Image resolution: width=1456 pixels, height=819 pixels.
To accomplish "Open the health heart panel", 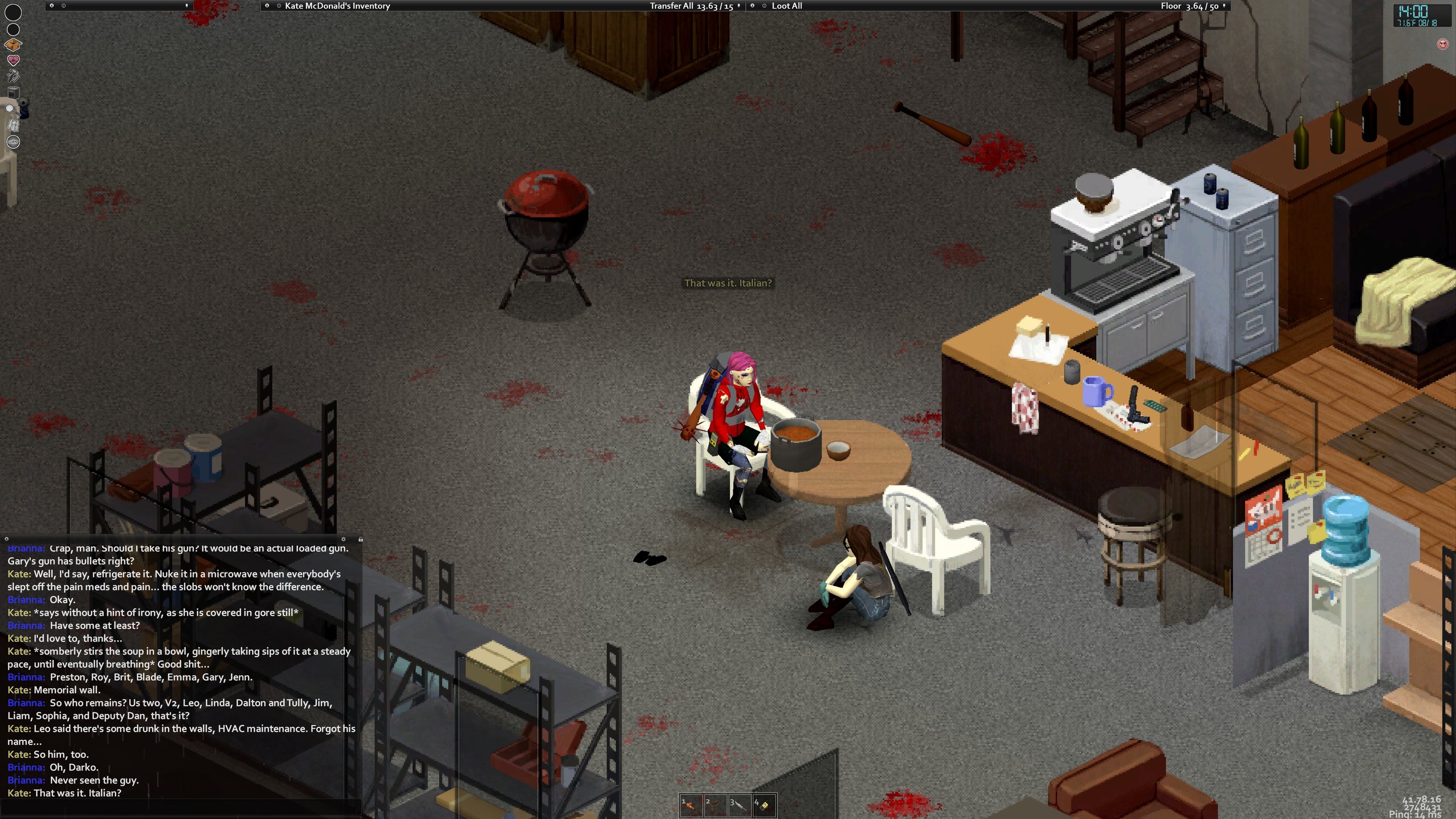I will tap(13, 60).
